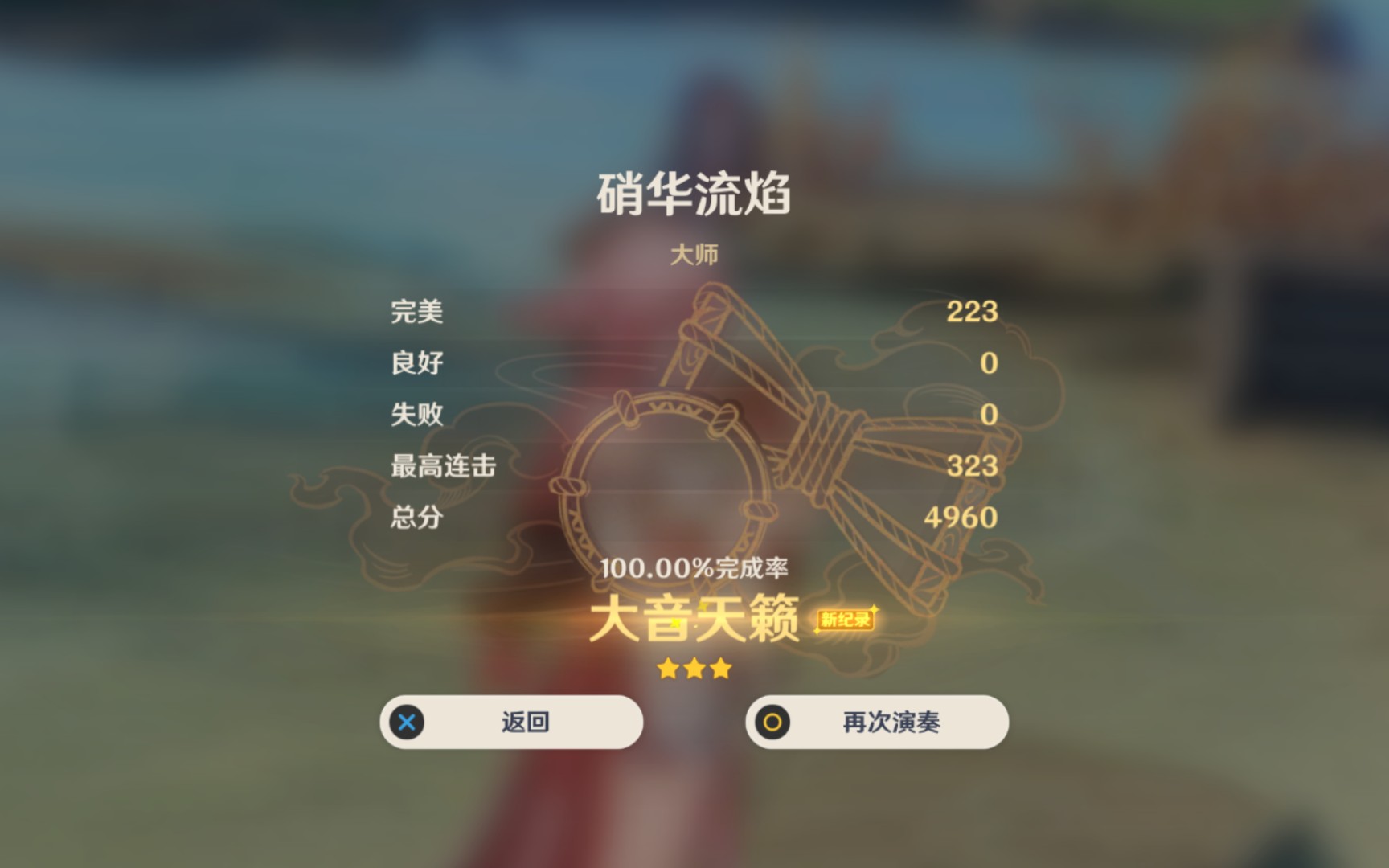Select the 完美 perfect count row

pos(418,313)
